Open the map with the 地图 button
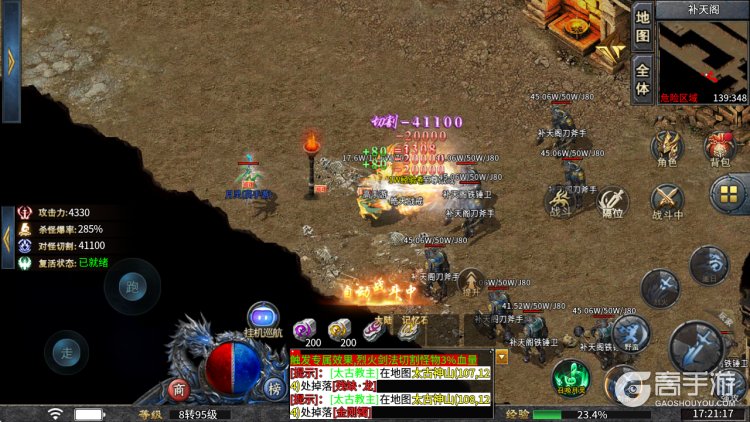 click(643, 27)
